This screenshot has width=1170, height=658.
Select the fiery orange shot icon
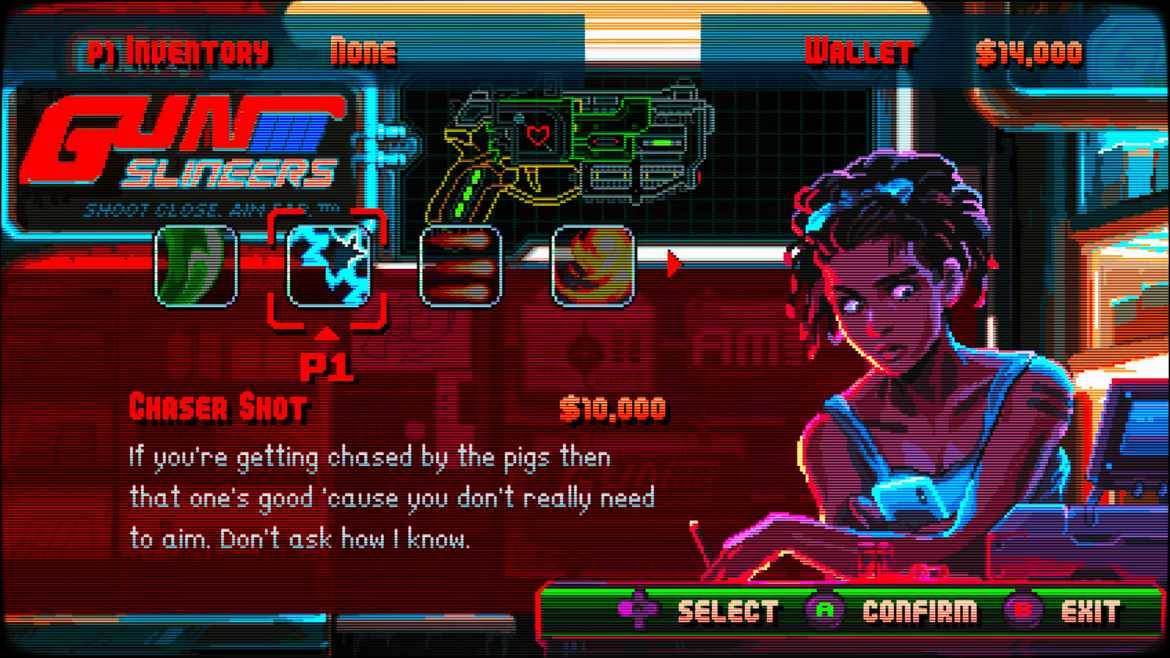point(593,266)
